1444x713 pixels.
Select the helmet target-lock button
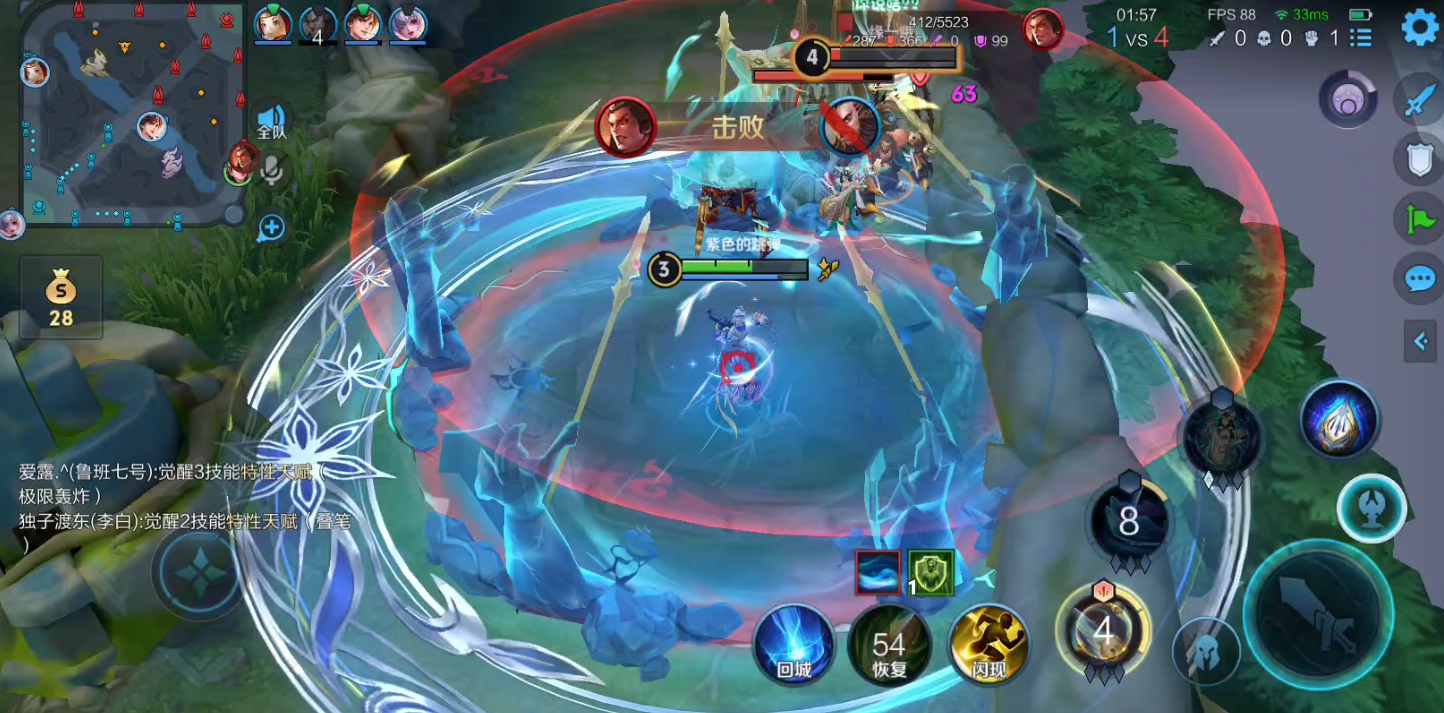pos(1205,652)
